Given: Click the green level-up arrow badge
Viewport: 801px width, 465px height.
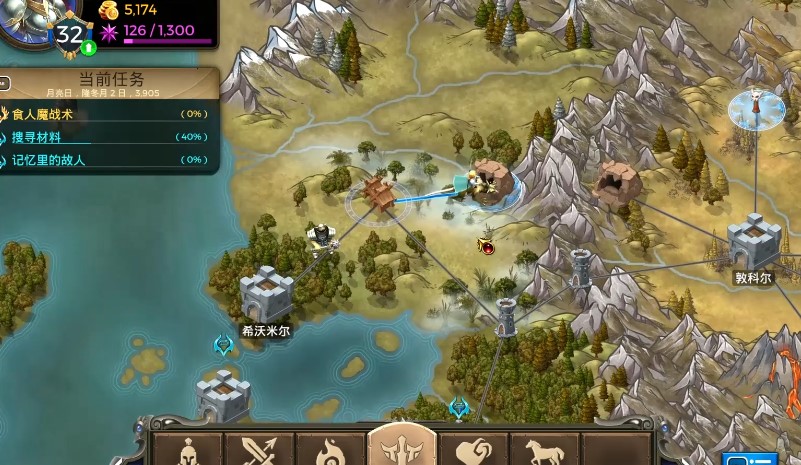Looking at the screenshot, I should (x=89, y=47).
